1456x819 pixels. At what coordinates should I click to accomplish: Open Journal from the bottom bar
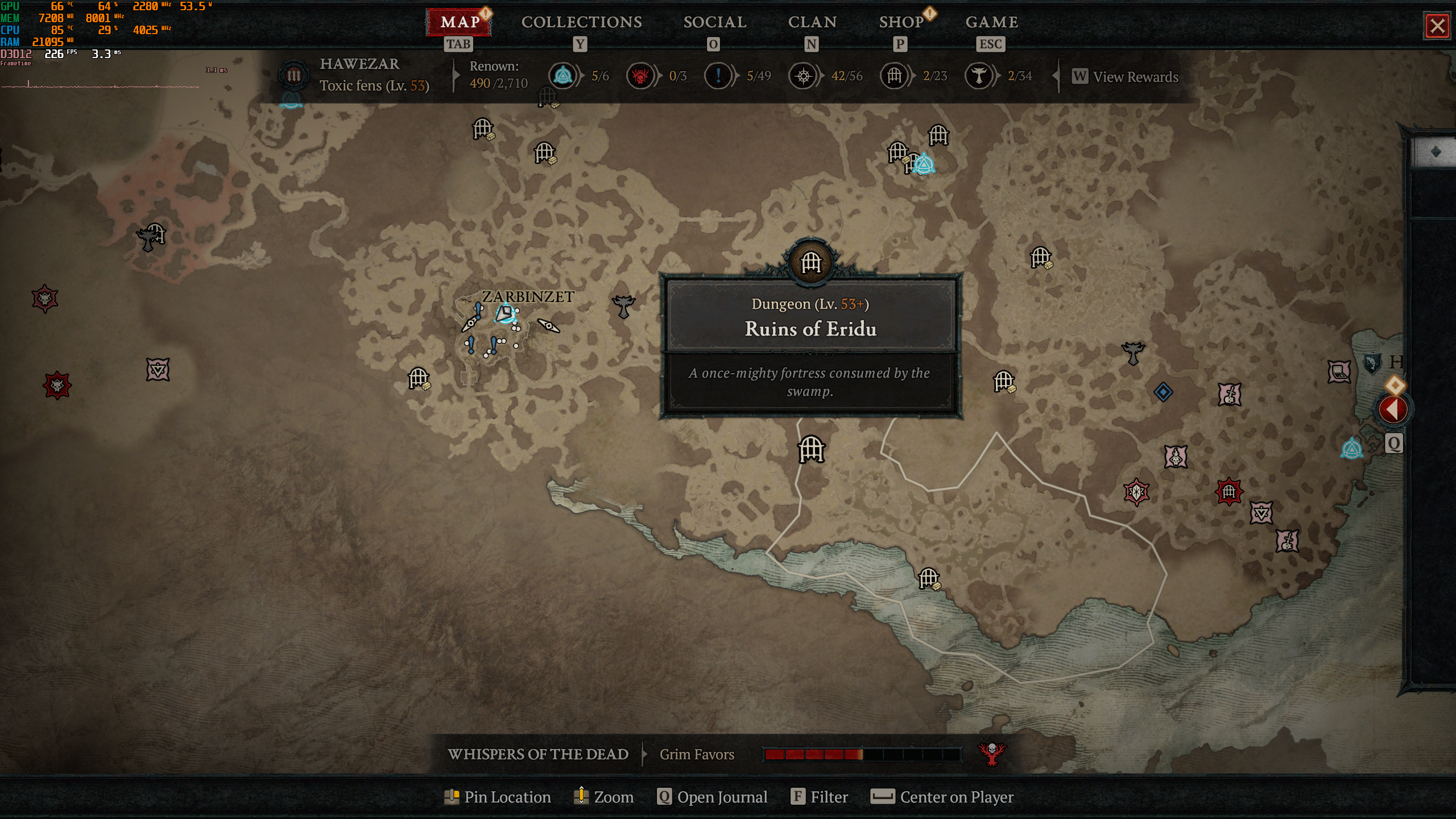point(712,797)
